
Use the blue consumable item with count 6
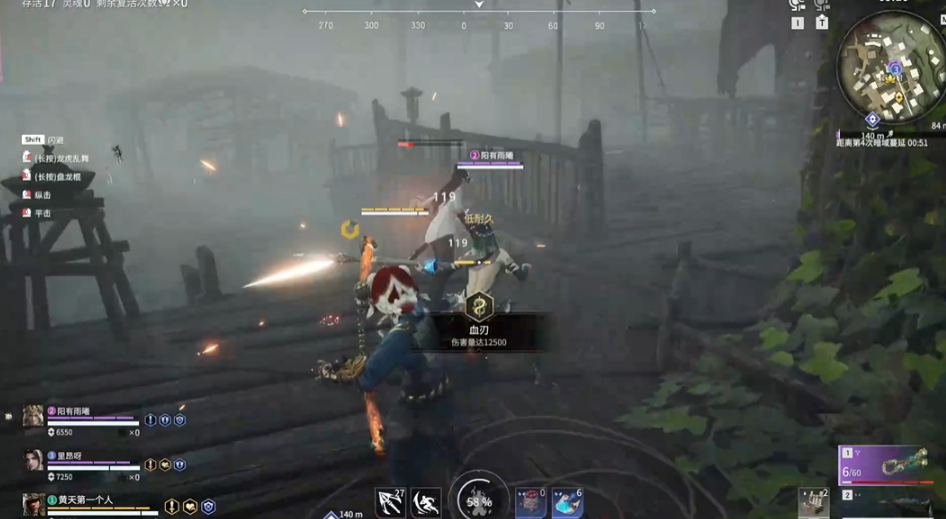567,502
